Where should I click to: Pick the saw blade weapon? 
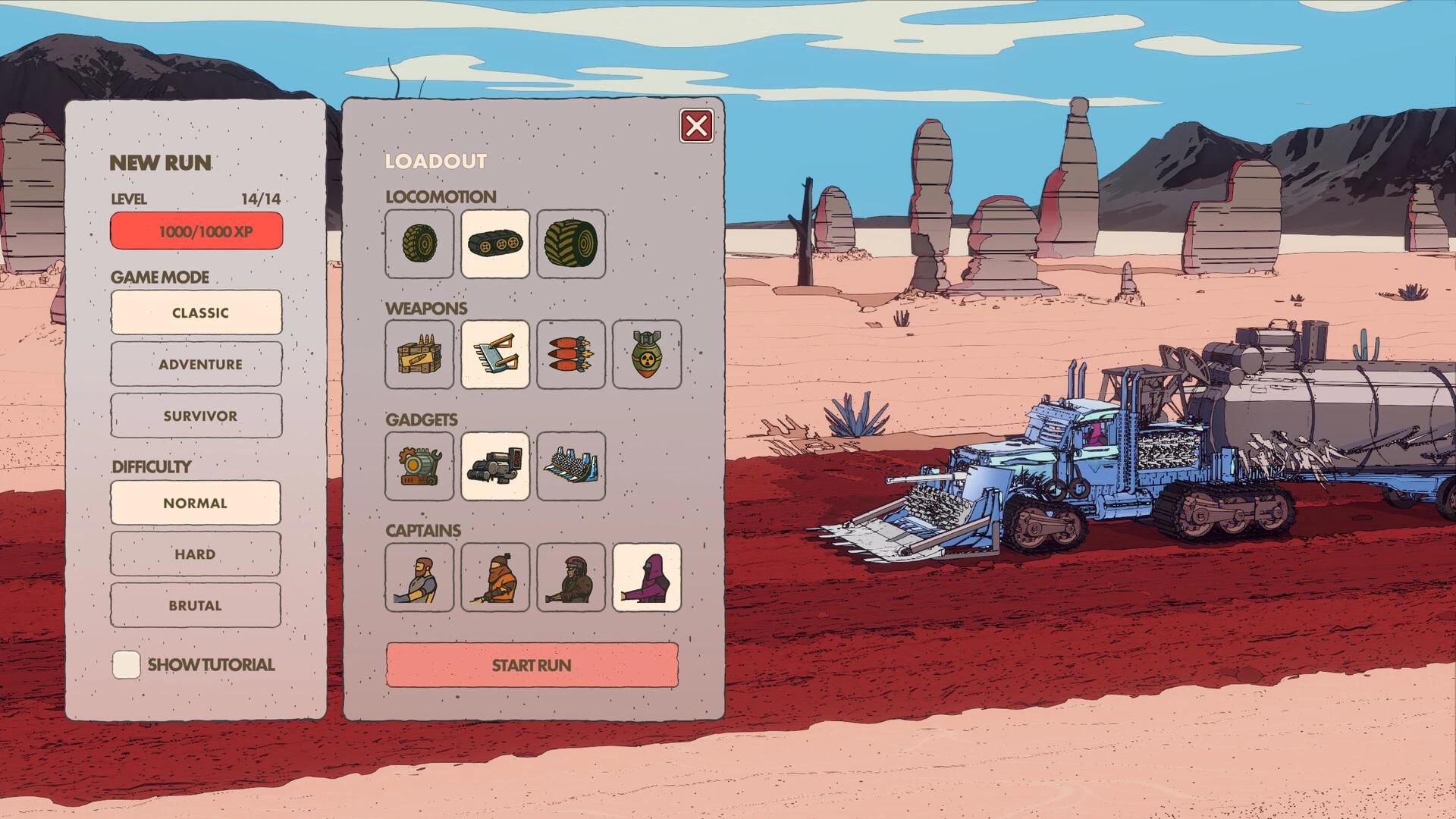[x=494, y=355]
